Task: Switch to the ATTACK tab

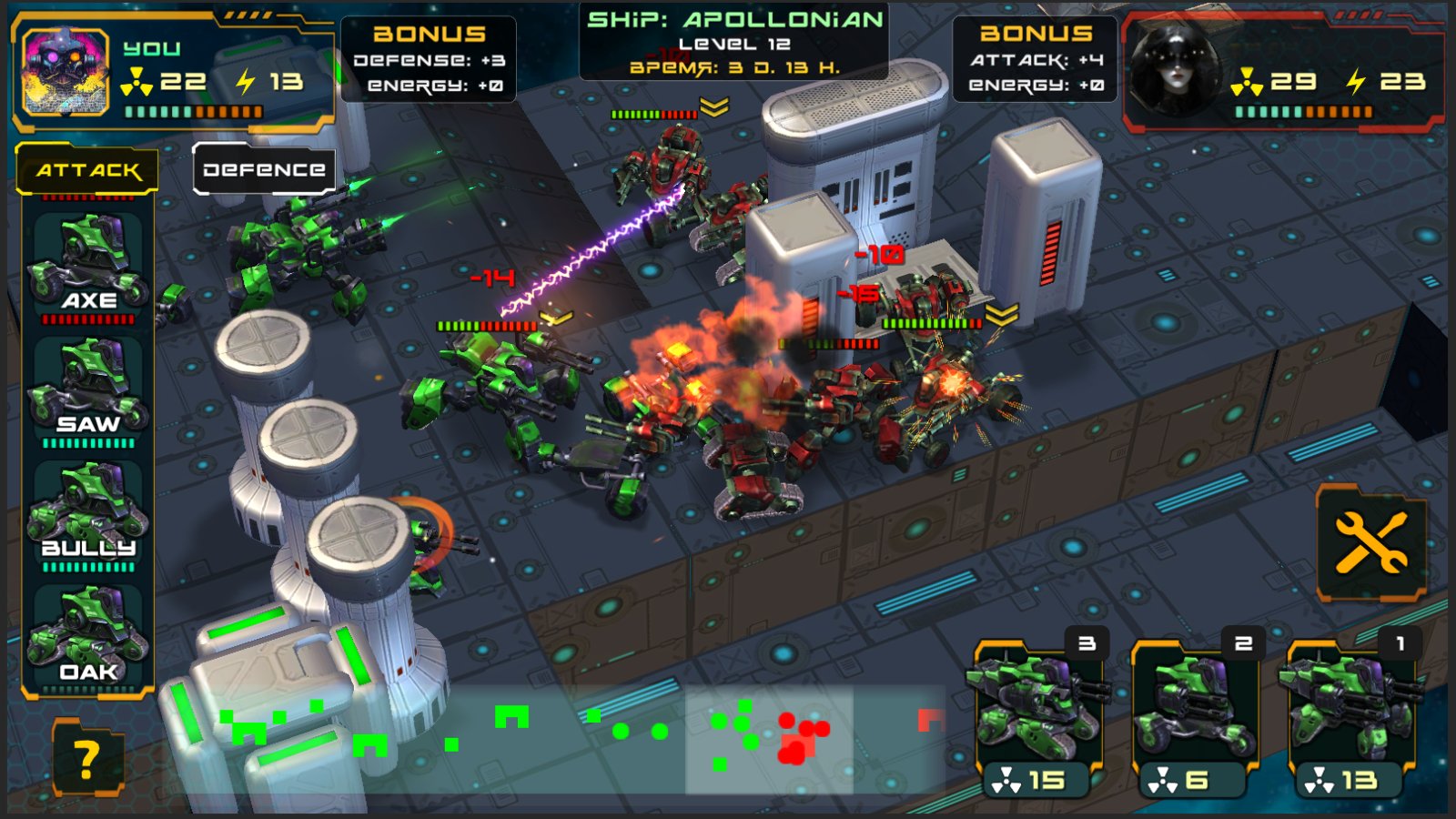Action: (x=86, y=167)
